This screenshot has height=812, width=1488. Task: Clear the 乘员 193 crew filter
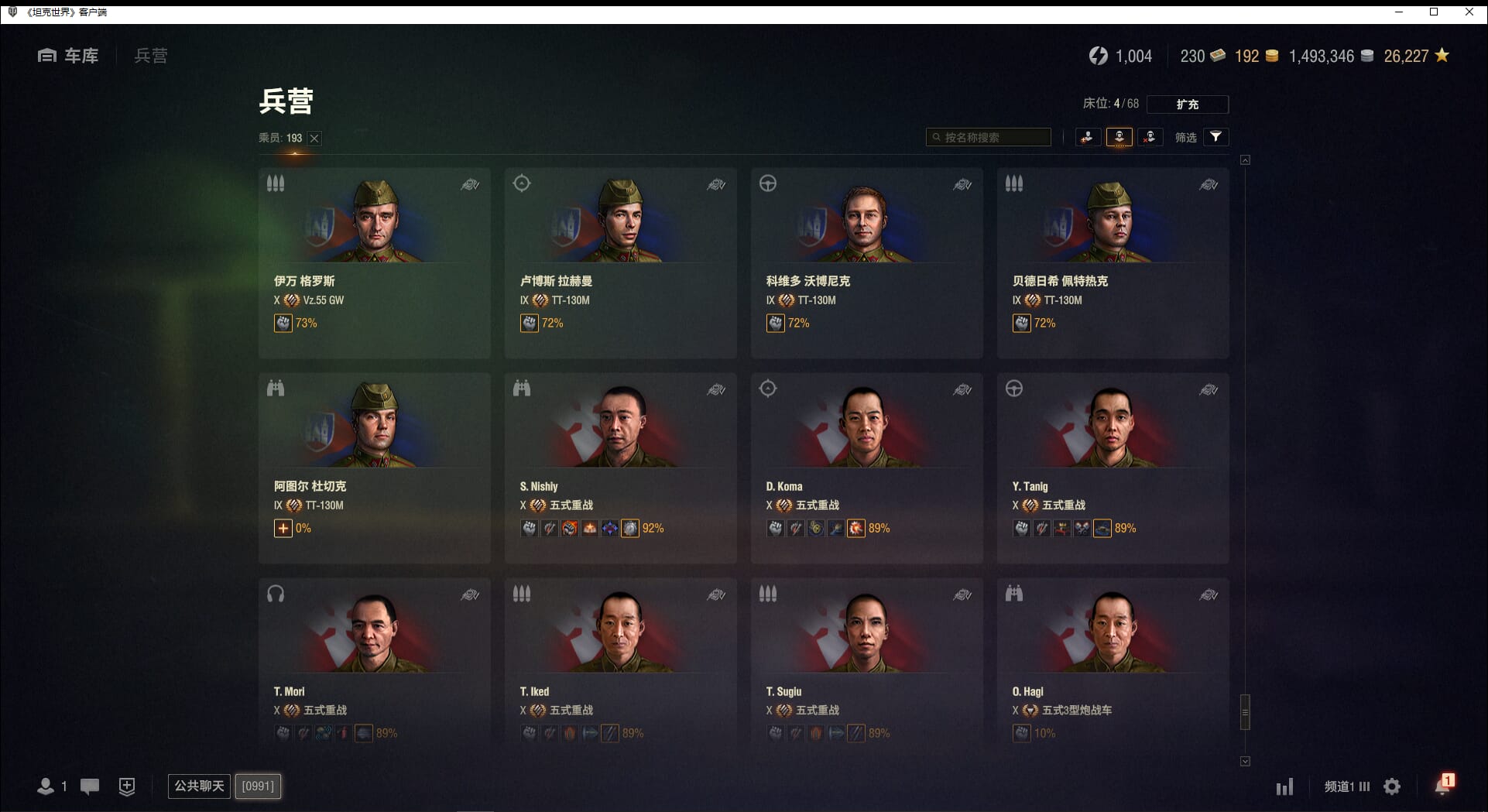coord(314,139)
